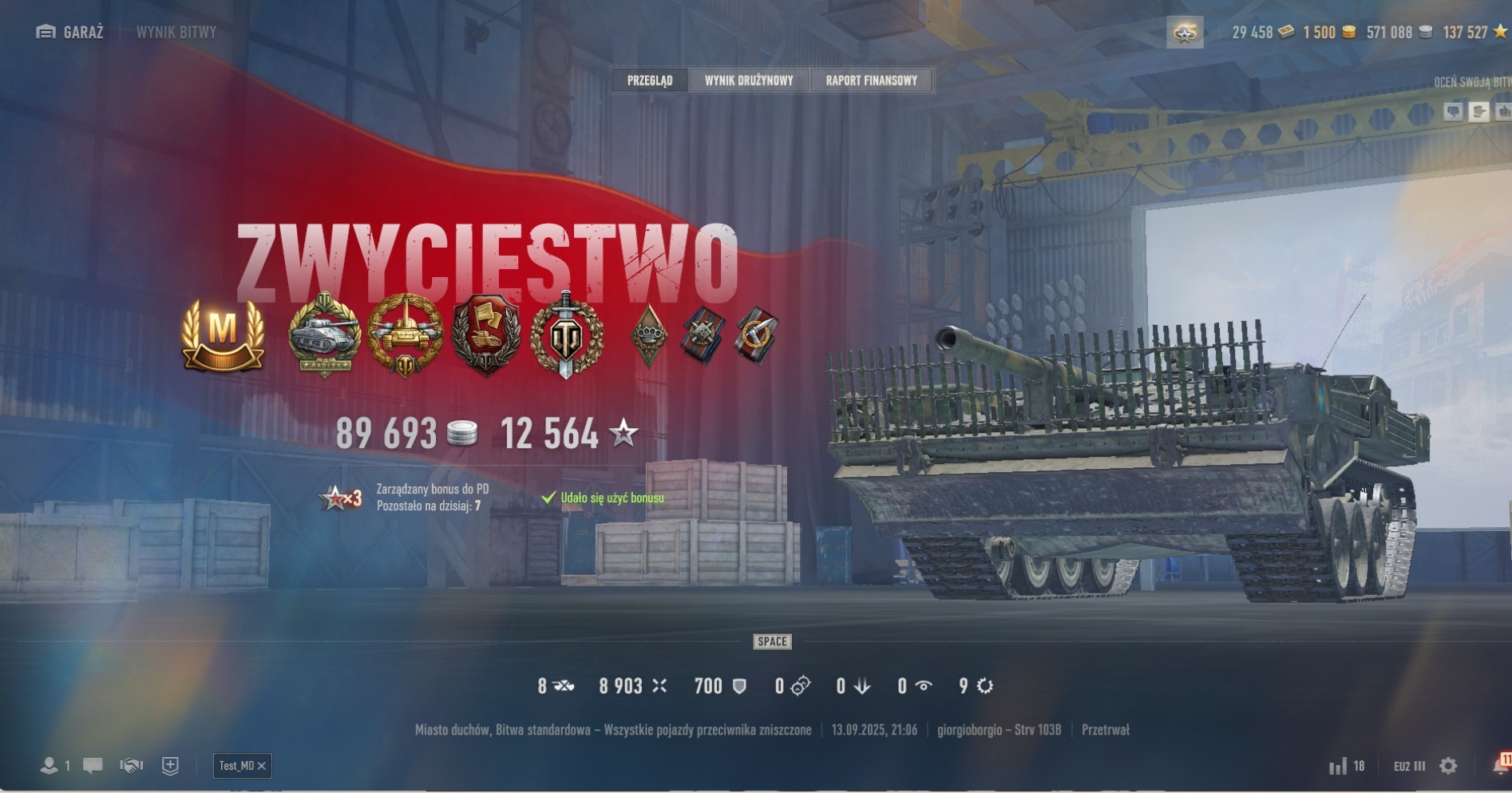Open the Raport finansowy tab
Viewport: 1512px width, 793px height.
click(x=871, y=81)
